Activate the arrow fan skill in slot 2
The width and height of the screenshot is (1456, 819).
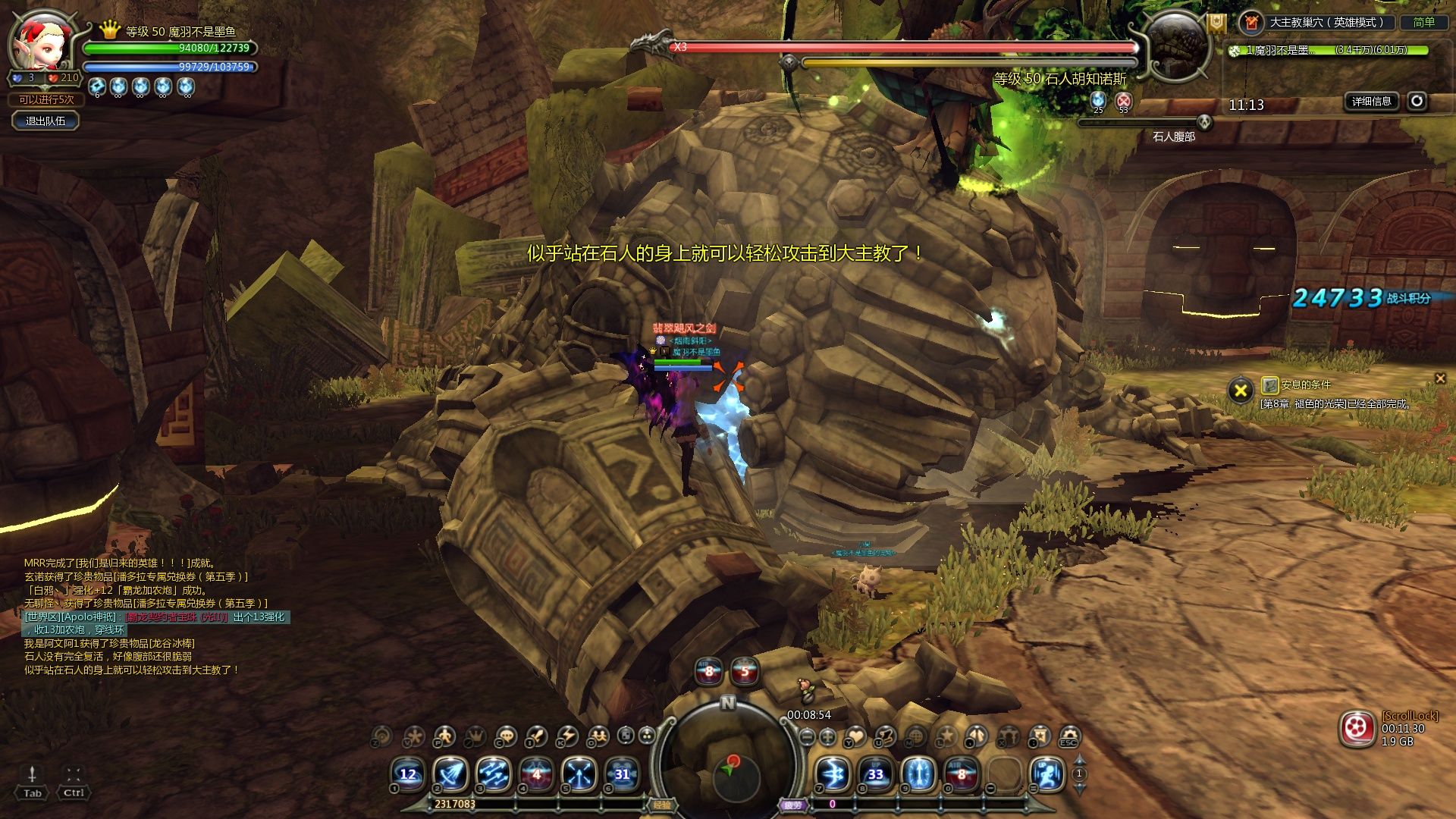tap(450, 774)
